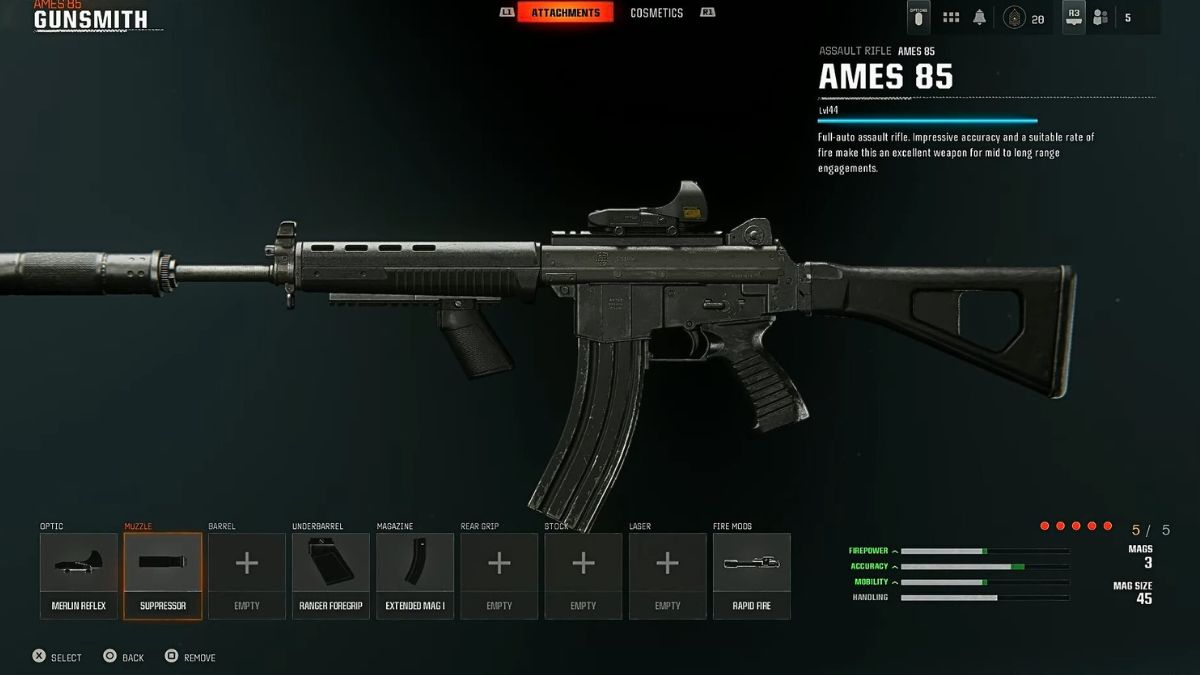Screen dimensions: 1200x675
Task: Switch to the Attachments tab
Action: (565, 13)
